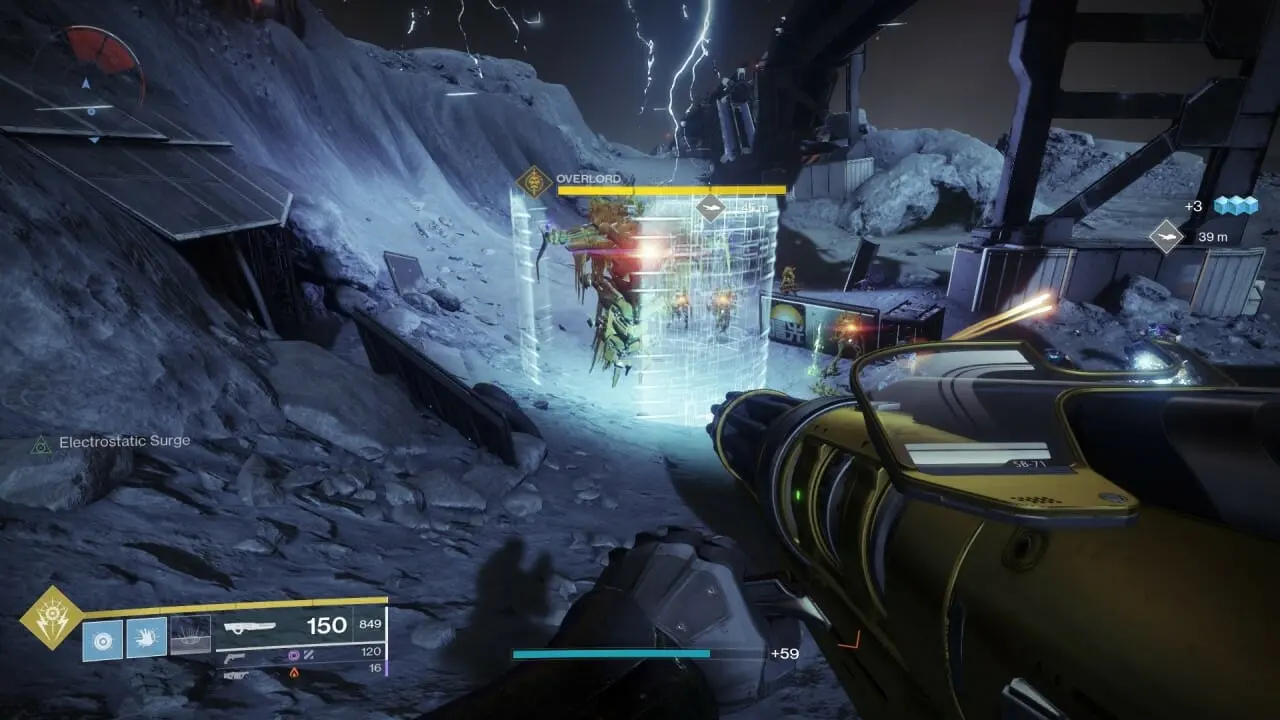Click the +3 pickup notification
This screenshot has width=1280, height=720.
click(x=1193, y=206)
